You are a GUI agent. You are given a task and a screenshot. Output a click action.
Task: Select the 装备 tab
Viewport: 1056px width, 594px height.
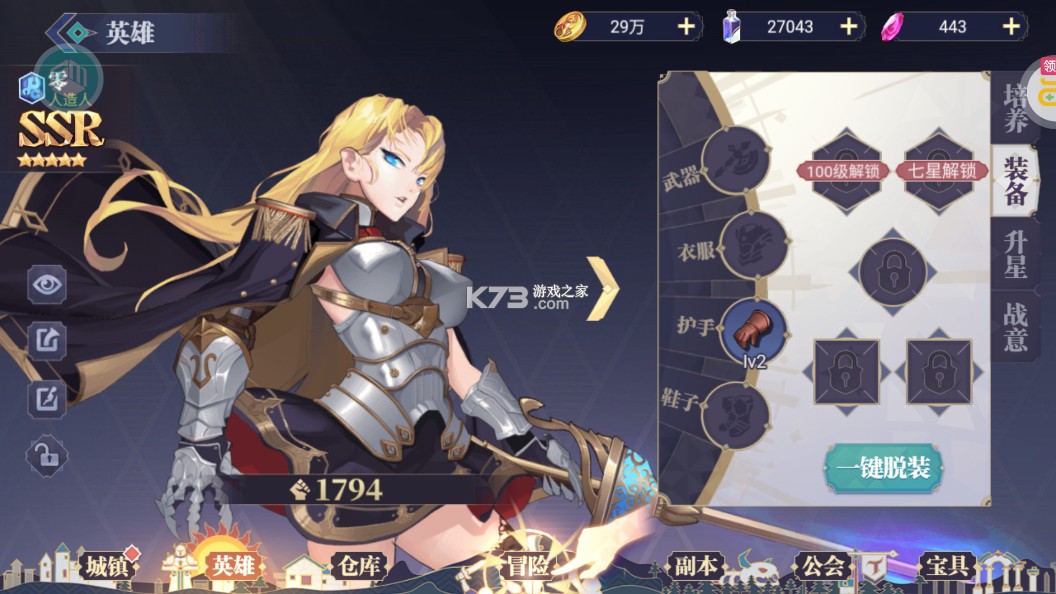coord(1016,181)
